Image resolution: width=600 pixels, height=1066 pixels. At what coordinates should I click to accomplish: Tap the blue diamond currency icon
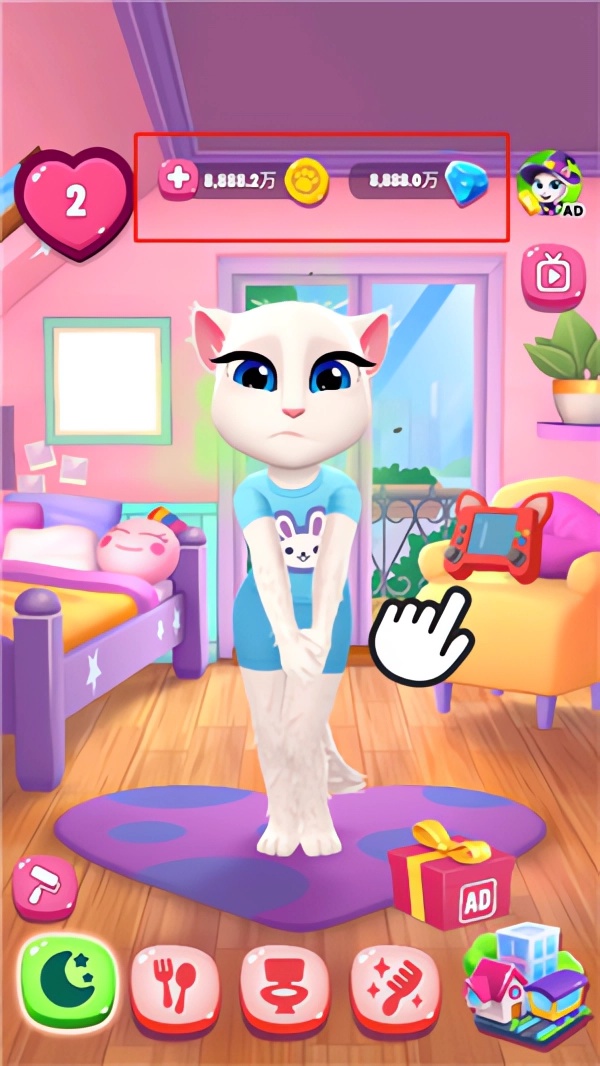tap(466, 184)
